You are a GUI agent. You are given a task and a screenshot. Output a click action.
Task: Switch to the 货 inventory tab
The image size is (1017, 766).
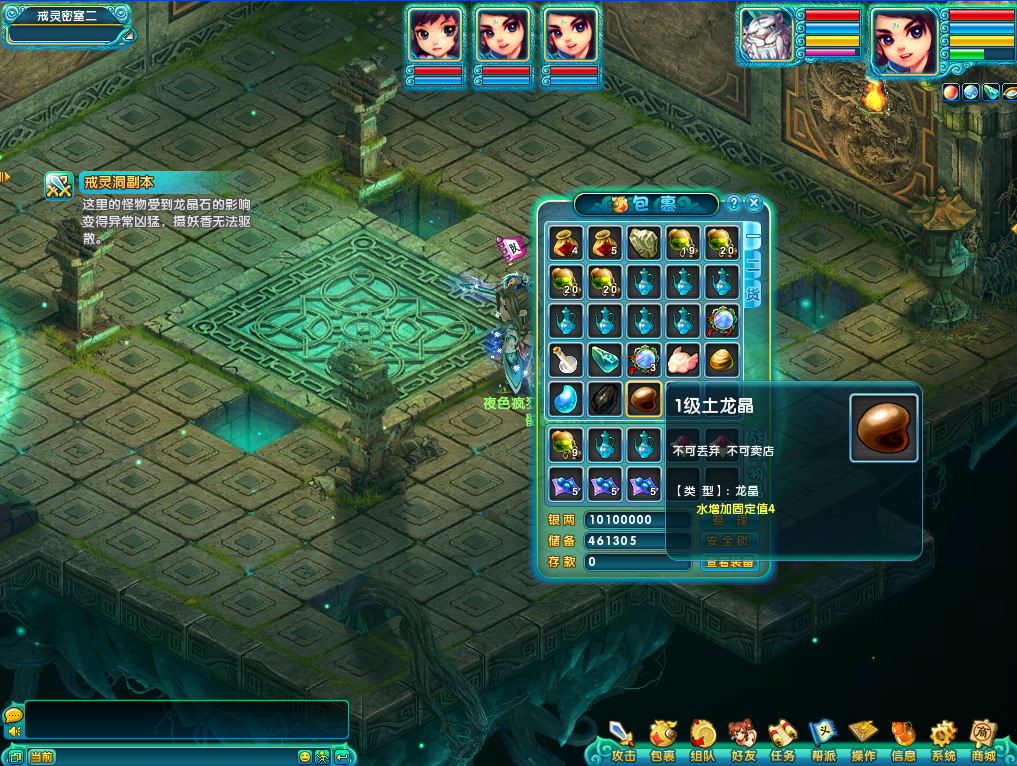[x=753, y=294]
